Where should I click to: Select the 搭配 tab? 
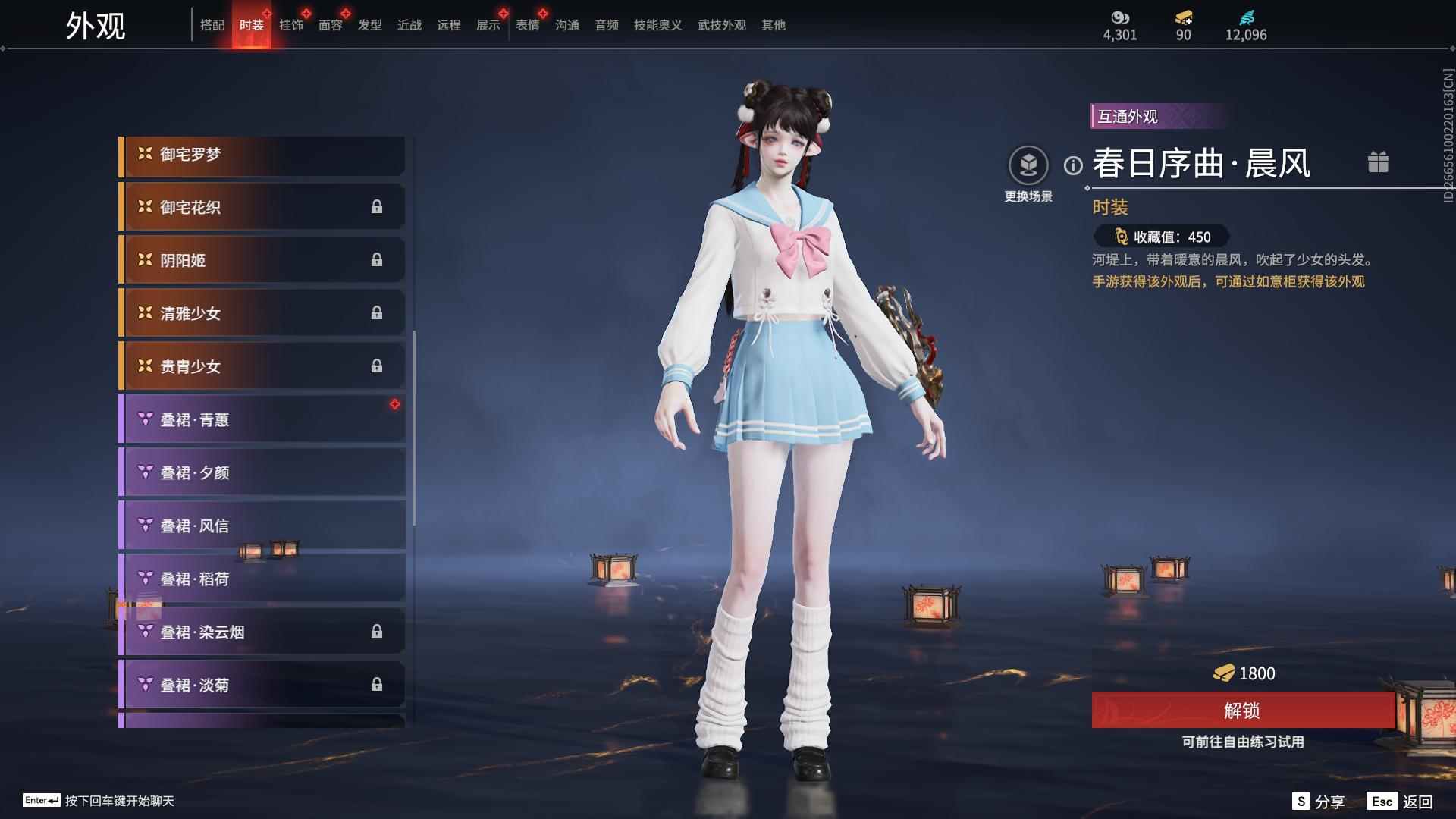coord(213,25)
